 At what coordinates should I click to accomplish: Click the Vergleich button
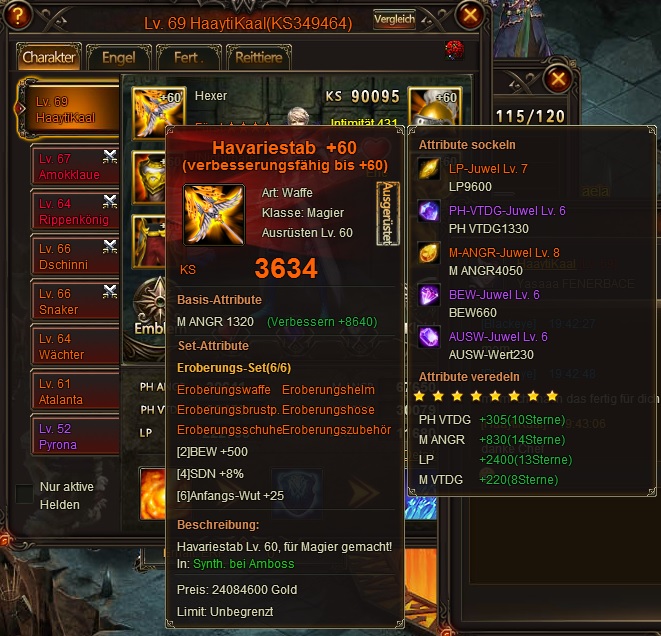tap(394, 19)
